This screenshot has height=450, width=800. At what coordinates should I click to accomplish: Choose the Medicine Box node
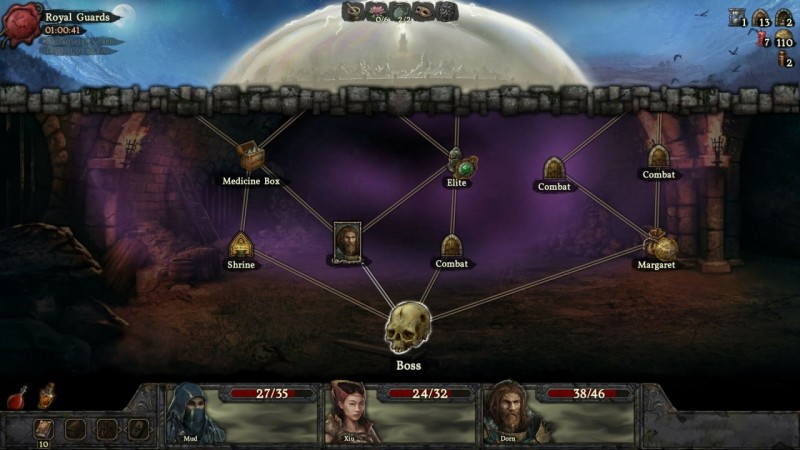point(250,157)
